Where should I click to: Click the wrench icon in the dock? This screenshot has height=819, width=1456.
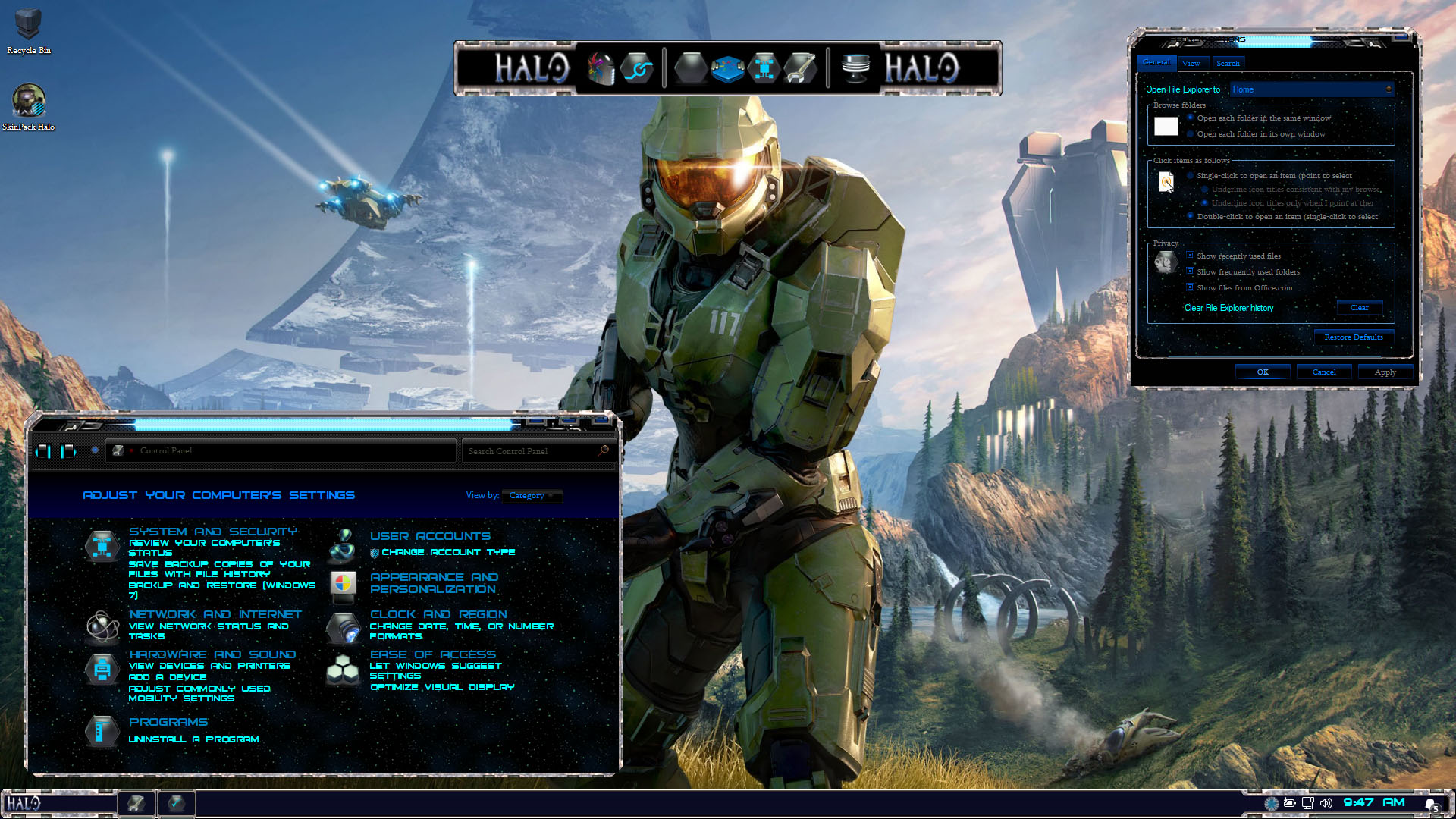pos(800,68)
